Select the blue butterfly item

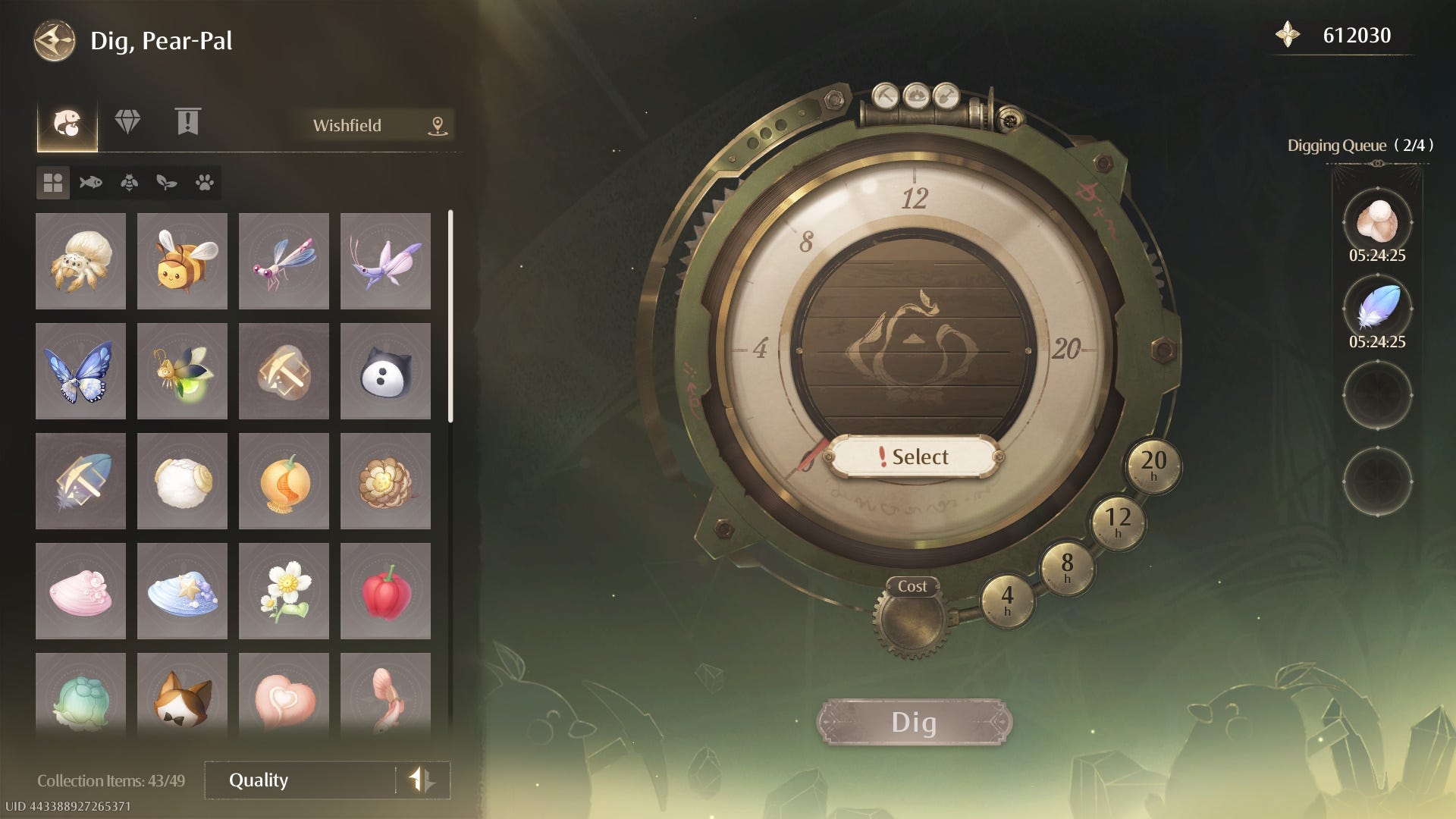(80, 371)
